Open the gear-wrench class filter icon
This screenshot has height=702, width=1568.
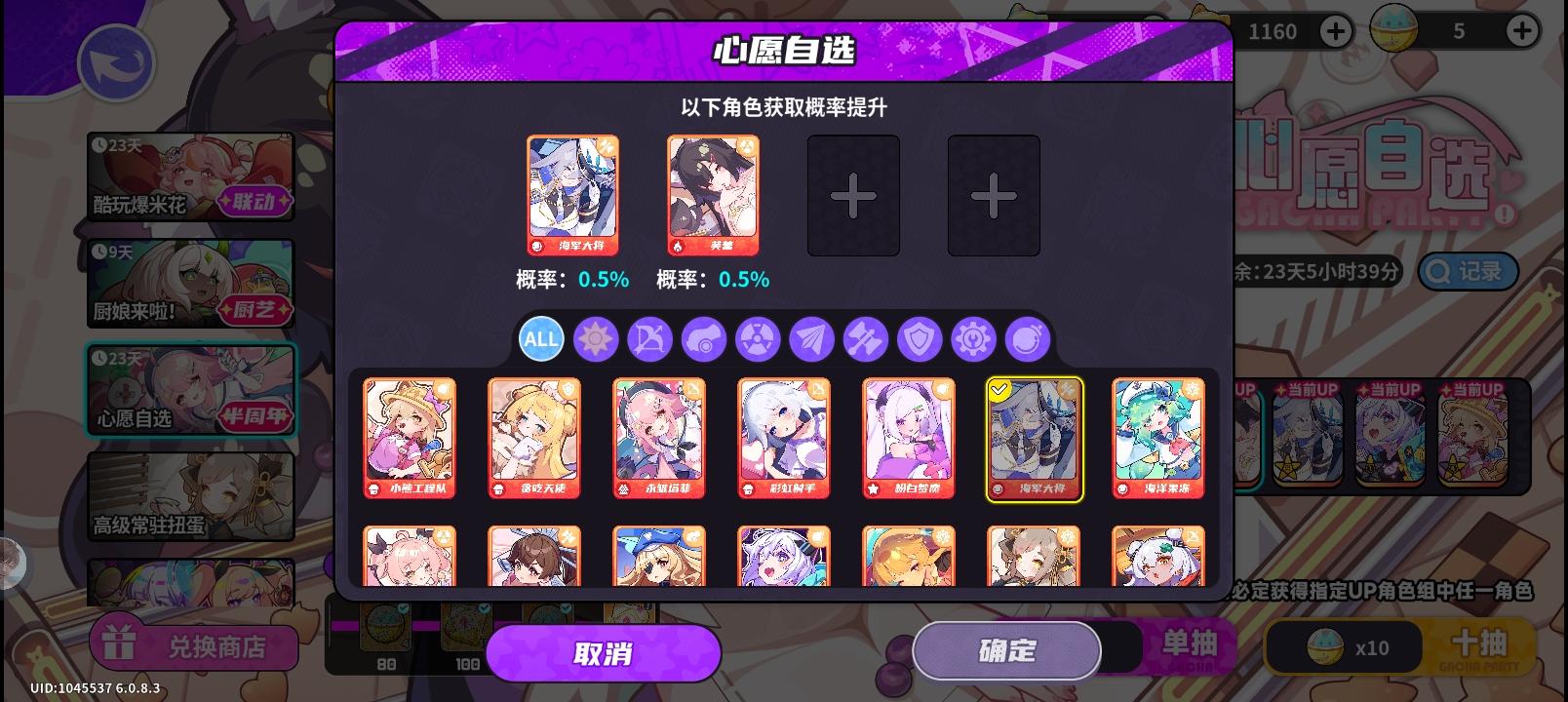pyautogui.click(x=973, y=339)
